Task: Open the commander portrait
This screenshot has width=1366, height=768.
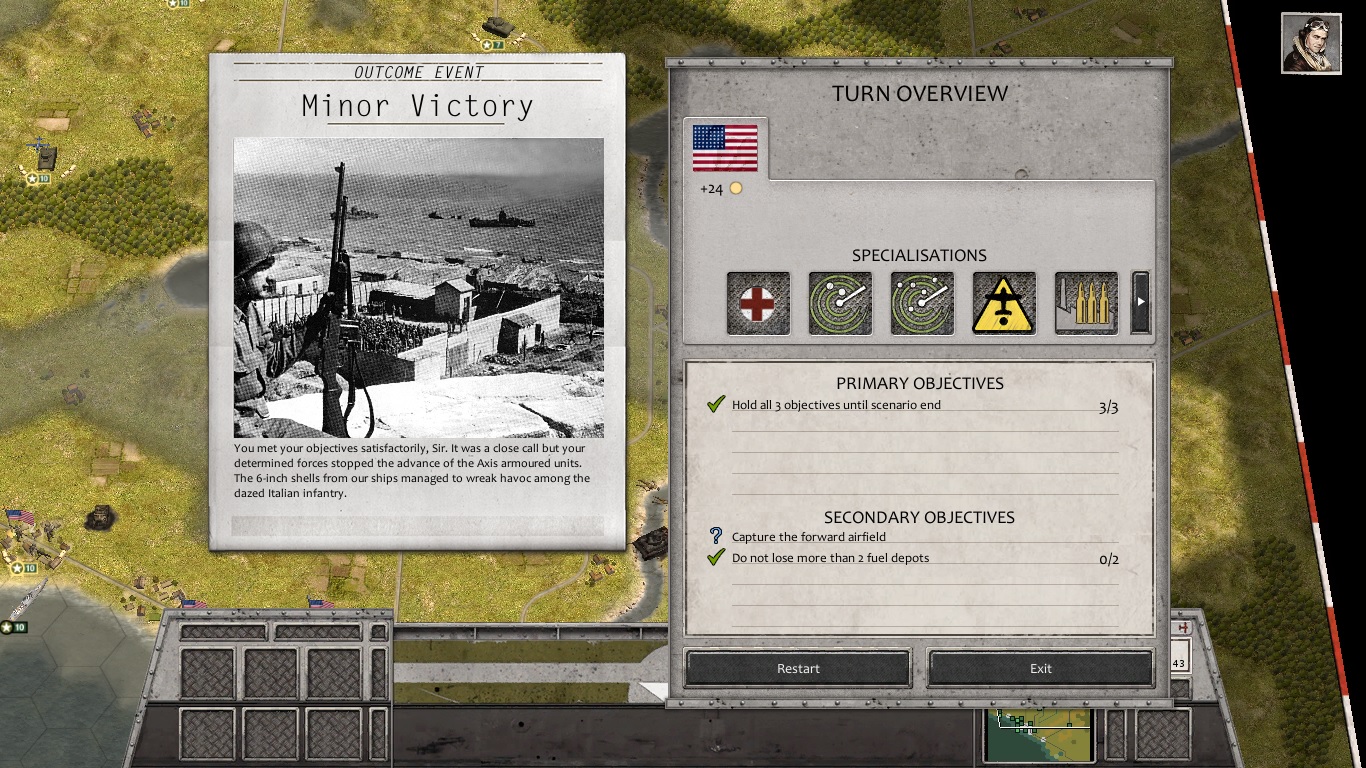Action: pyautogui.click(x=1311, y=43)
